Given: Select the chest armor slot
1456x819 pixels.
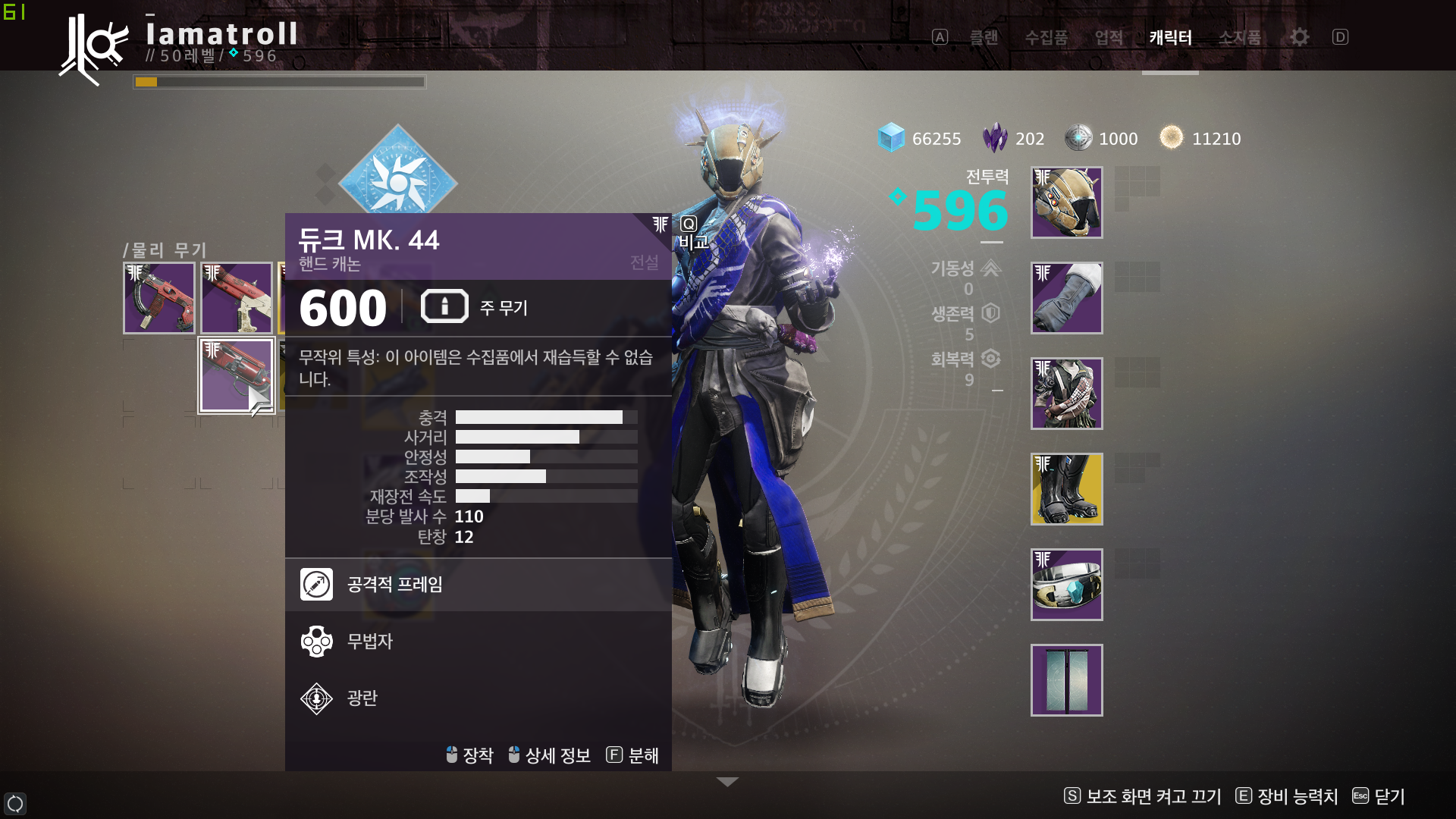Looking at the screenshot, I should coord(1066,394).
